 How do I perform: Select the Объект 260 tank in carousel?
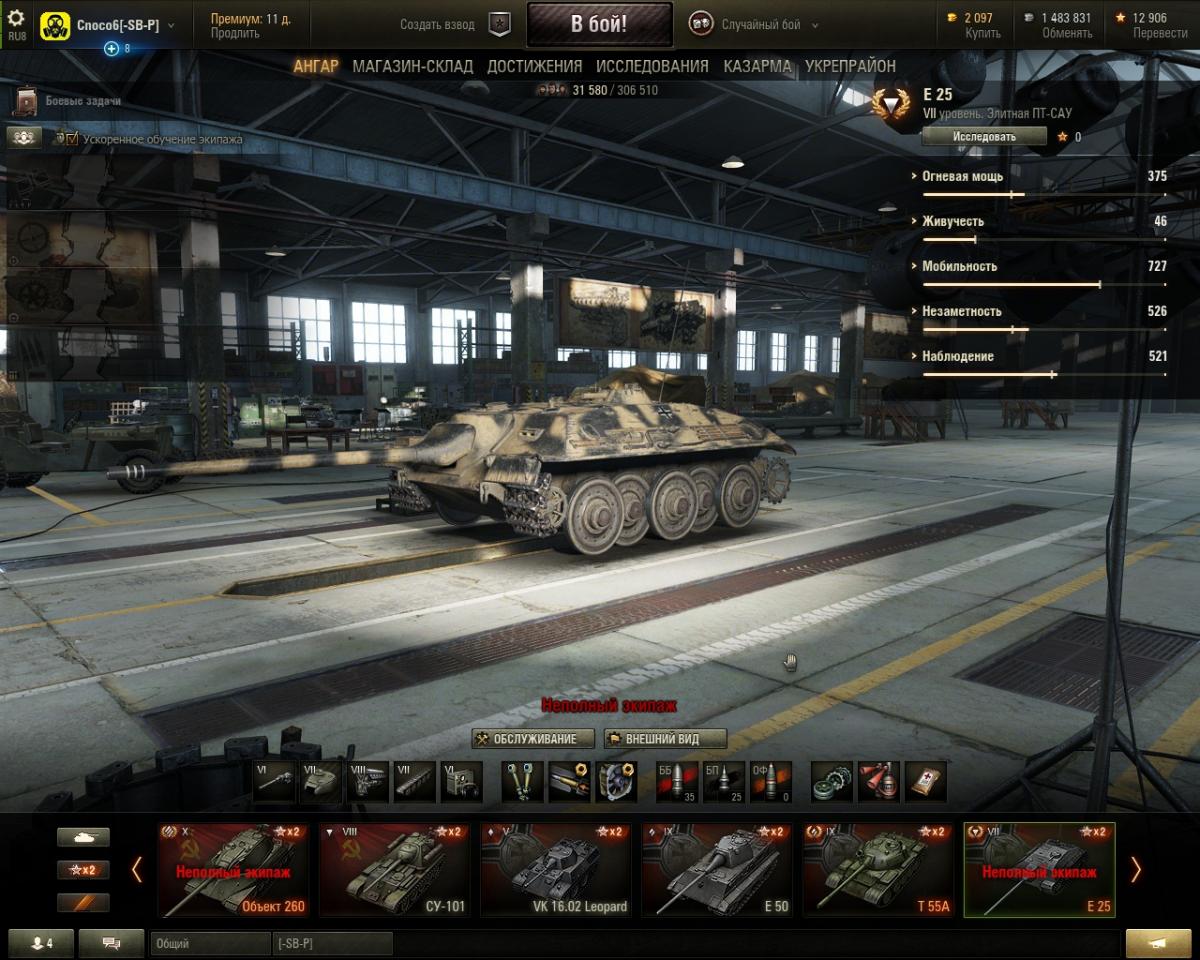pyautogui.click(x=232, y=869)
